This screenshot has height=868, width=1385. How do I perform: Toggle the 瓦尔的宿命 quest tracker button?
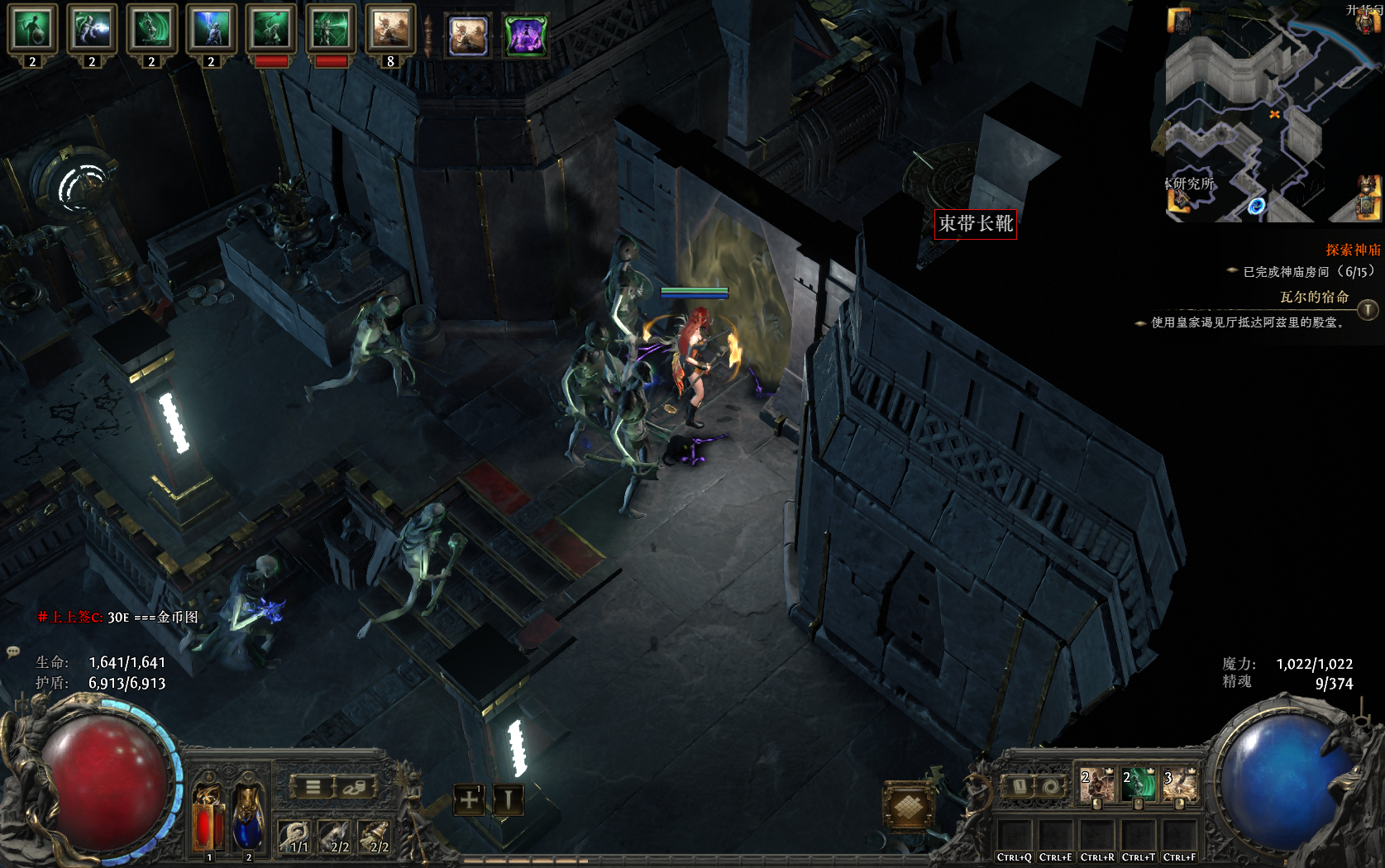(x=1368, y=310)
